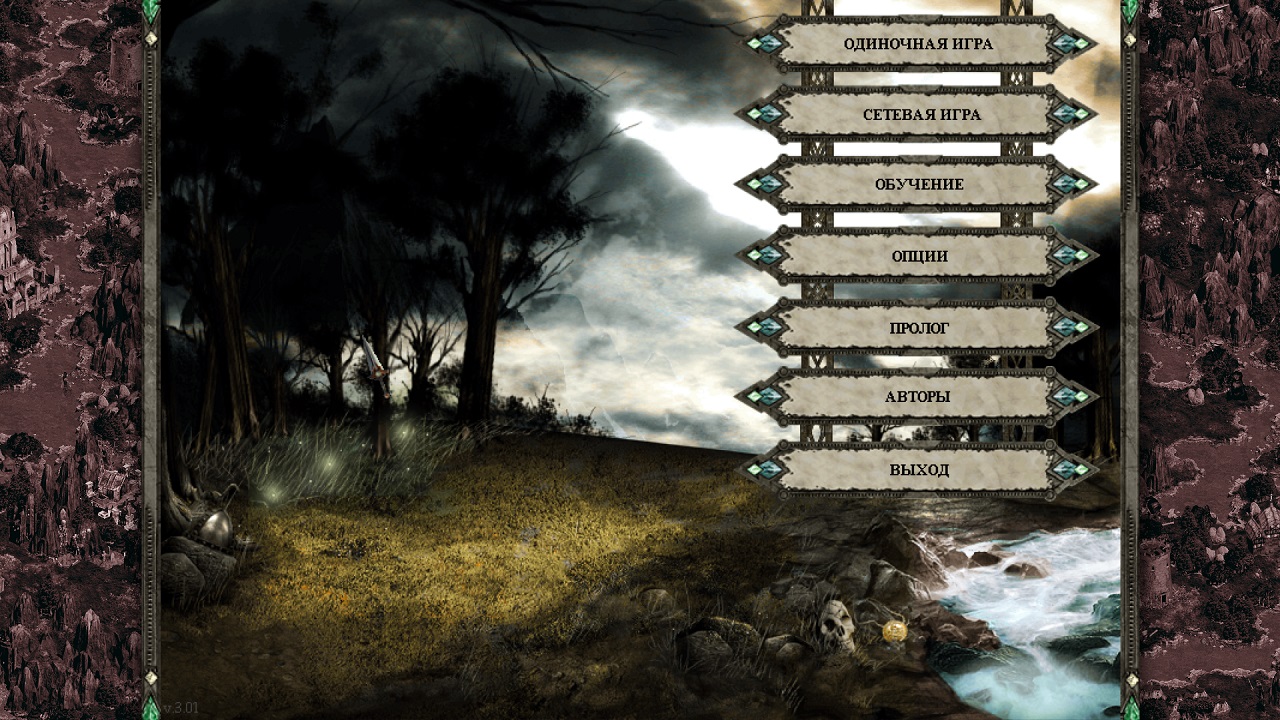
Task: Start the ОДИНОЧНАЯ ИГРА single-player mode
Action: coord(917,44)
